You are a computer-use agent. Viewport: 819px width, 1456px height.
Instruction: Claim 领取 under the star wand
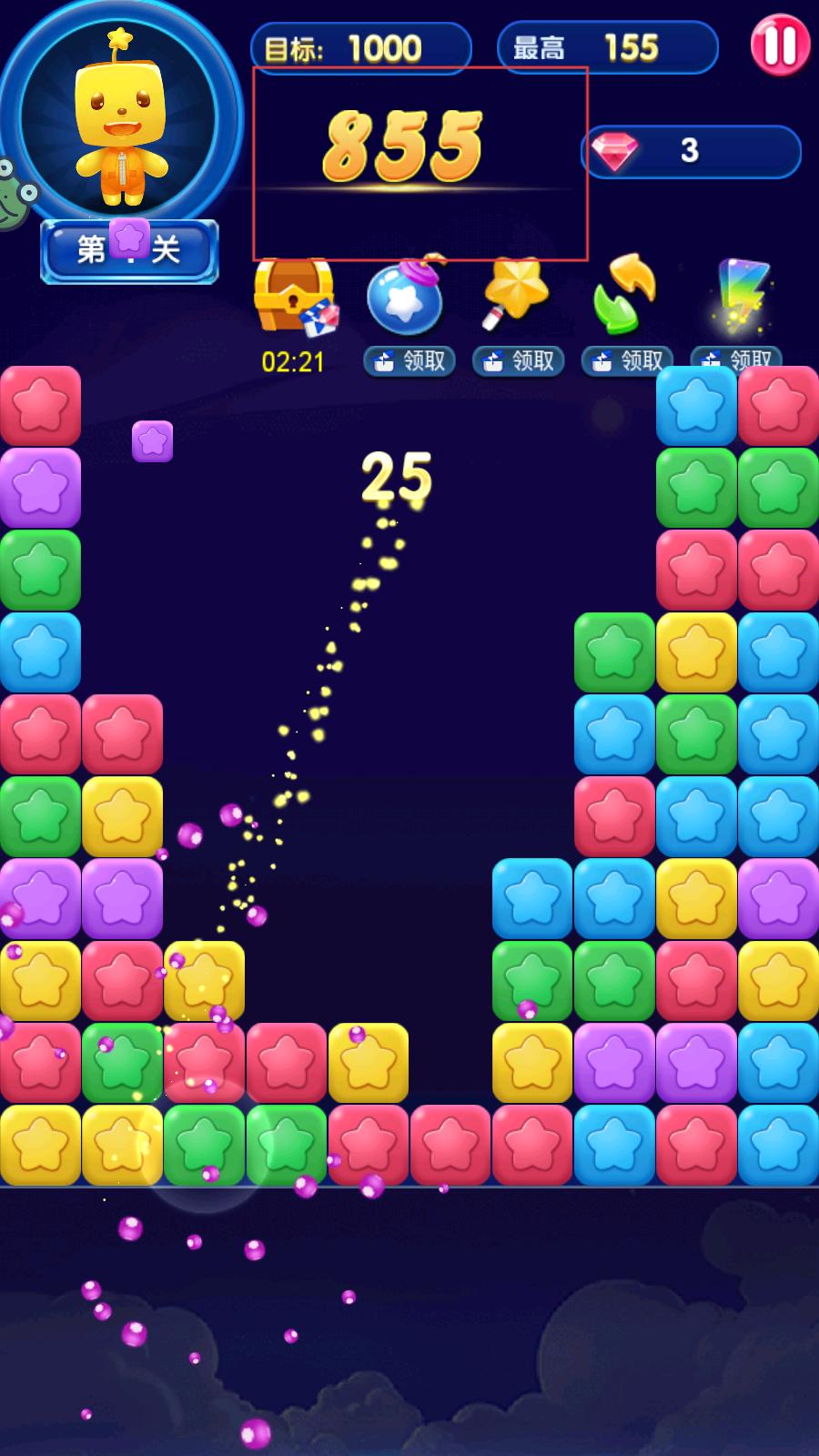point(519,361)
